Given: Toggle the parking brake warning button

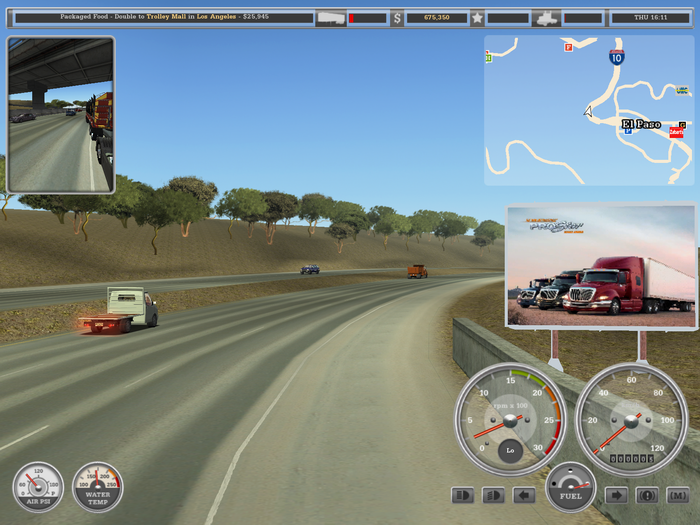Looking at the screenshot, I should (x=647, y=495).
